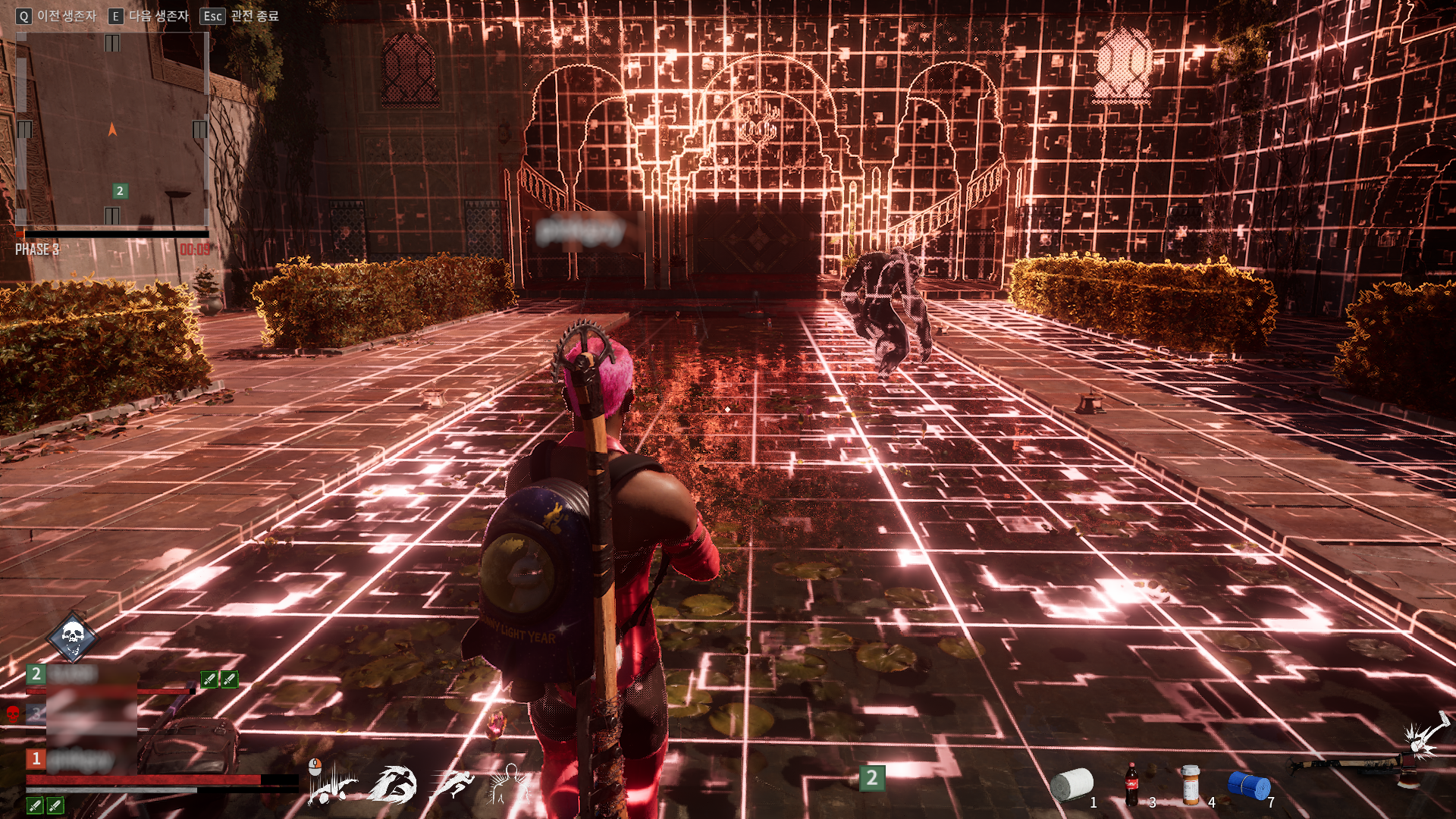Use the cola bottle item
Image resolution: width=1456 pixels, height=819 pixels.
(x=1131, y=785)
